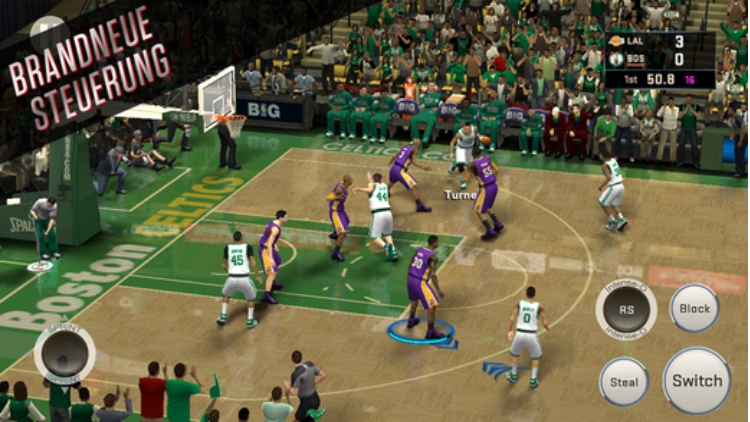
Task: Tap the RS Intense-D control
Action: pos(626,309)
